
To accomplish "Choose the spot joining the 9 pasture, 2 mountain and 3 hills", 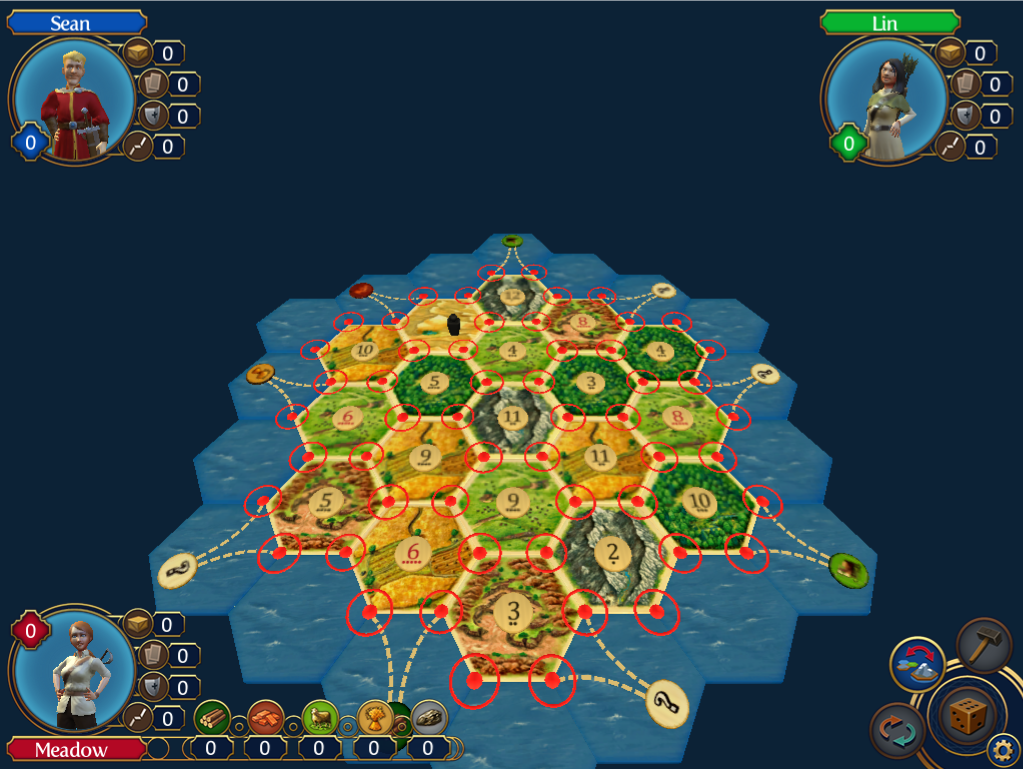I will (545, 551).
